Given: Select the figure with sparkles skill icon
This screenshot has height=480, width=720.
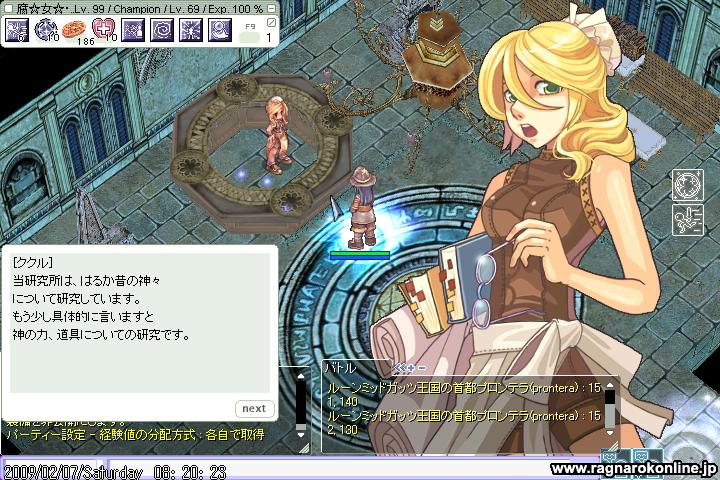Looking at the screenshot, I should [x=133, y=31].
